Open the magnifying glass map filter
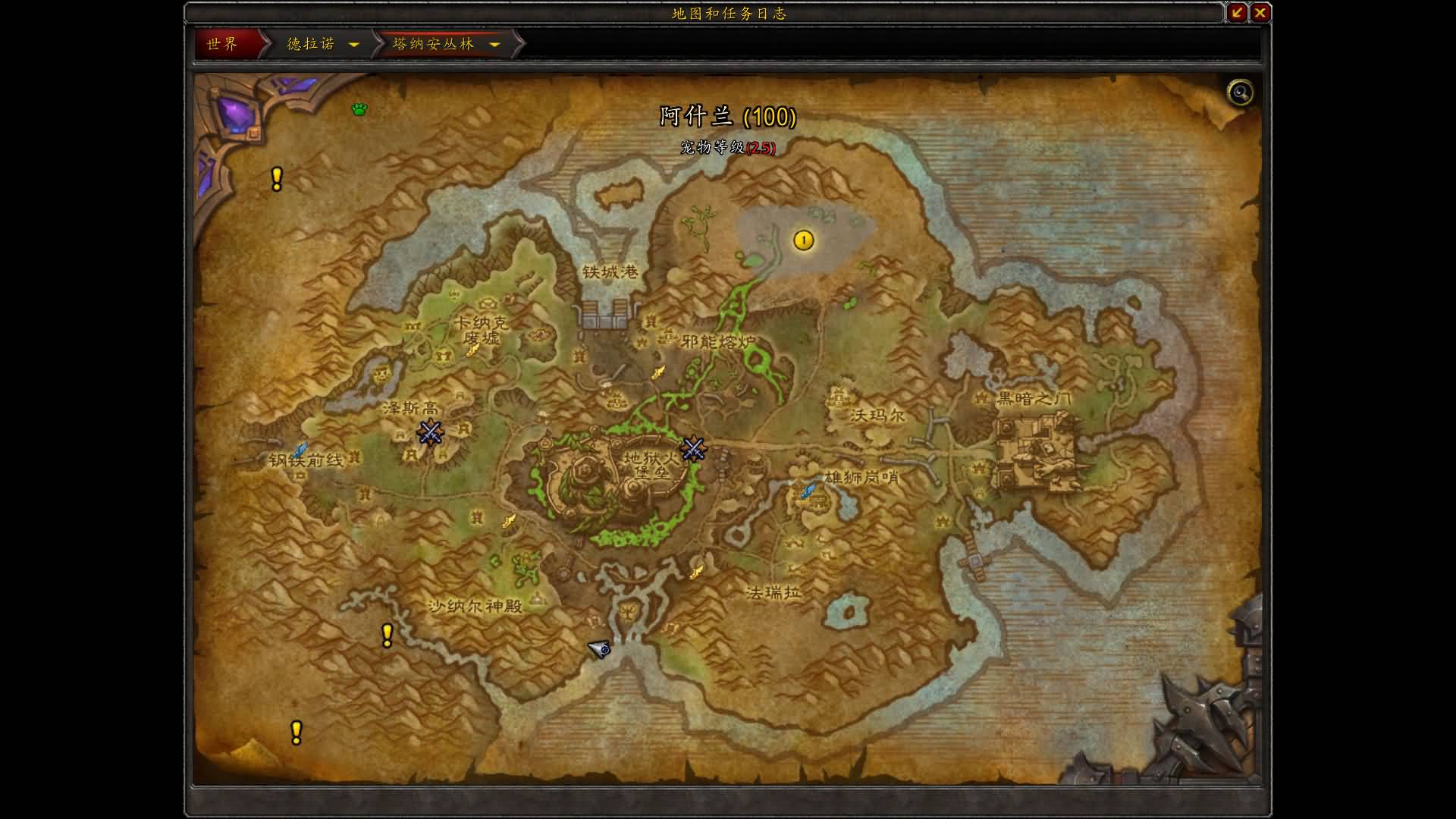Screen dimensions: 1456x819 point(1240,93)
